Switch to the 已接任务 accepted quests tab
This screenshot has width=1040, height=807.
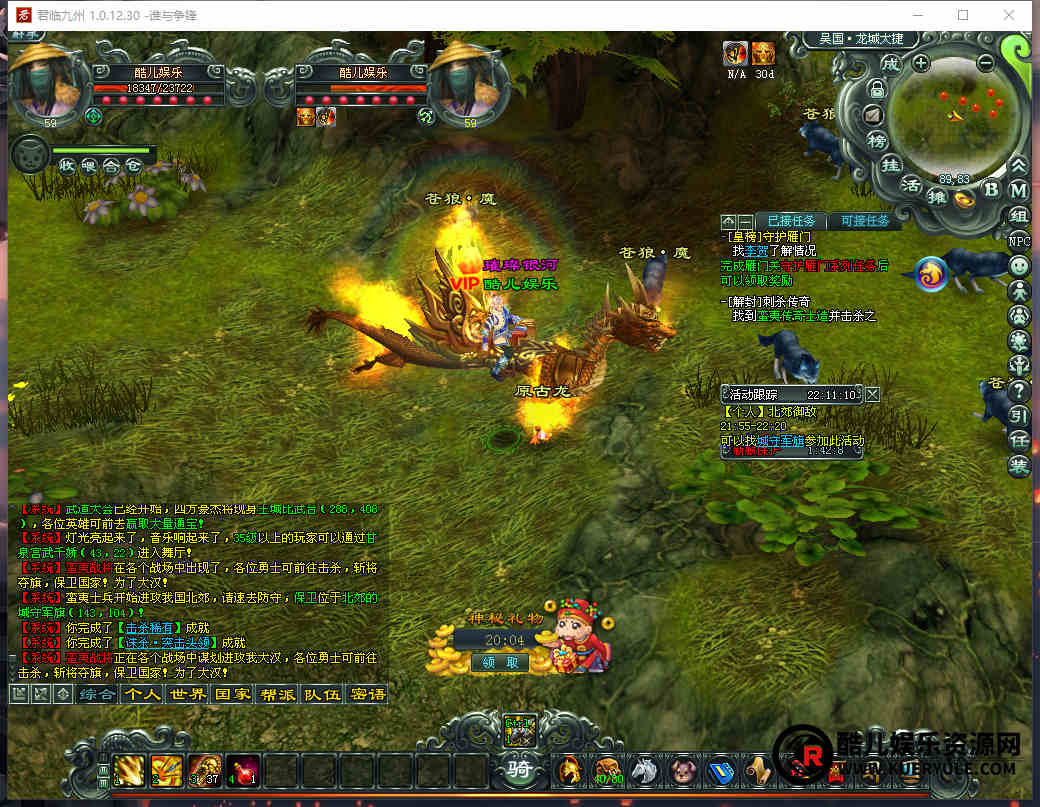click(x=790, y=221)
